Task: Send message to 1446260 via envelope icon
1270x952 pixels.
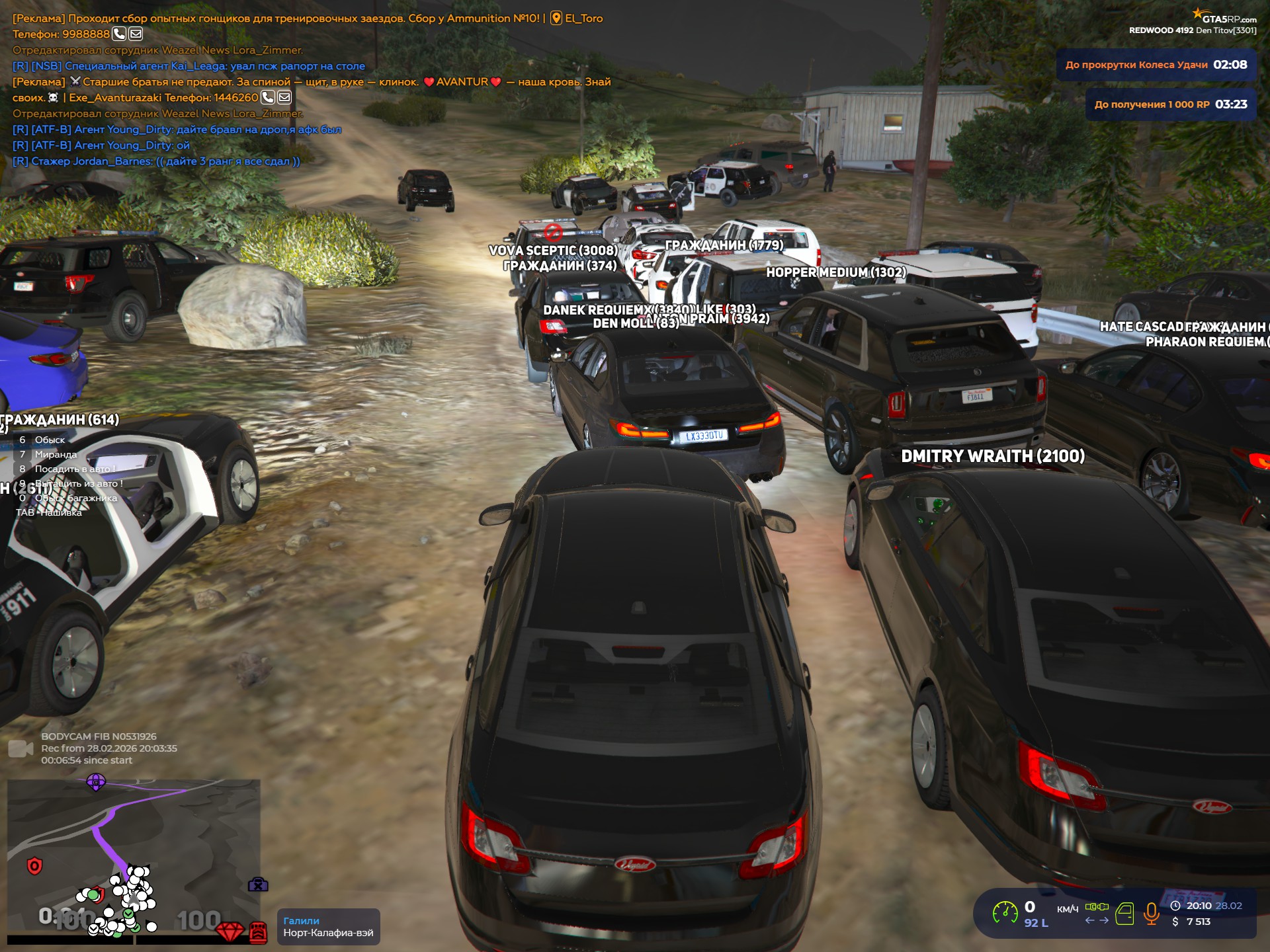Action: point(284,97)
